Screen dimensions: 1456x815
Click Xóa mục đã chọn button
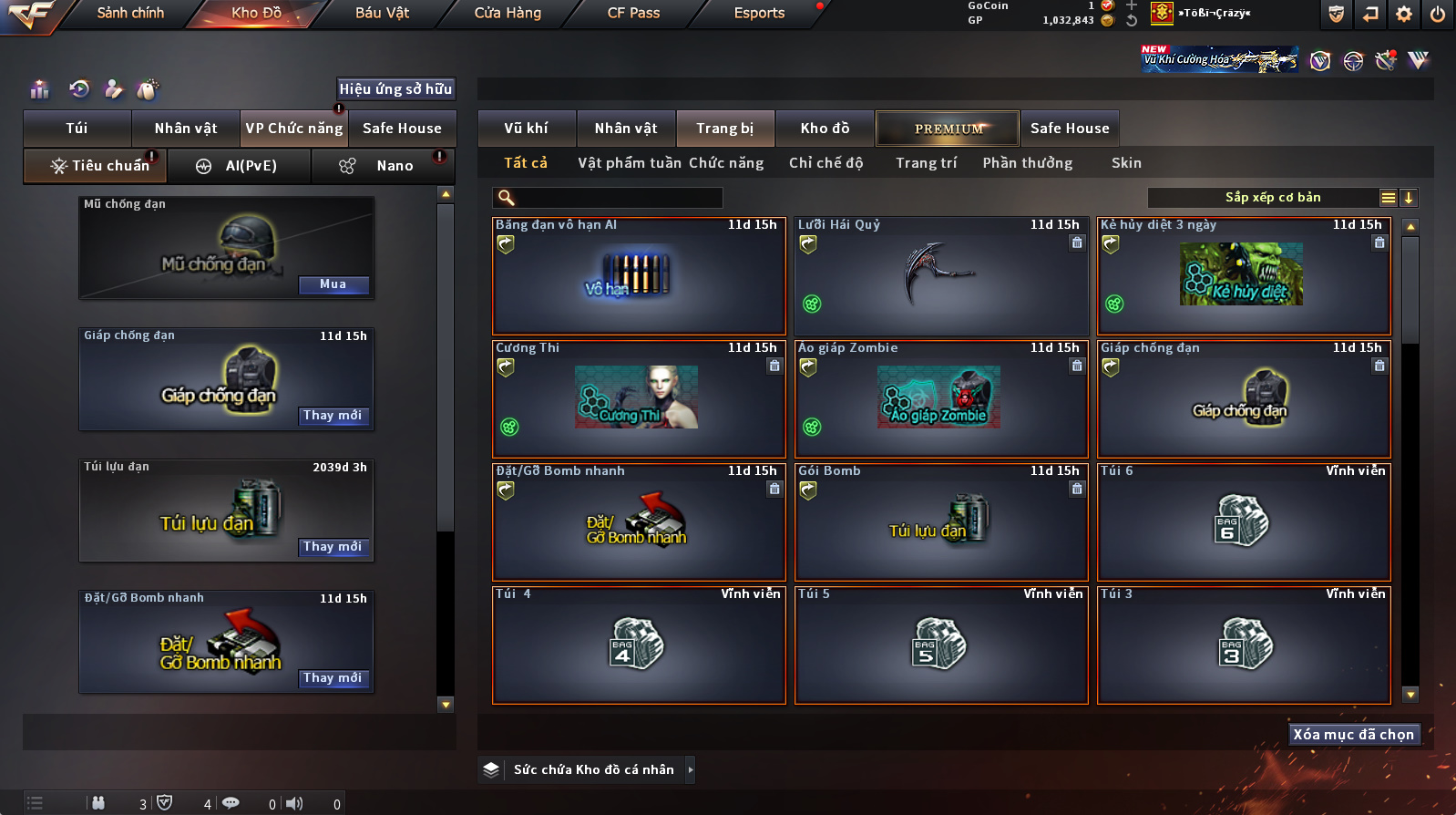click(1354, 735)
